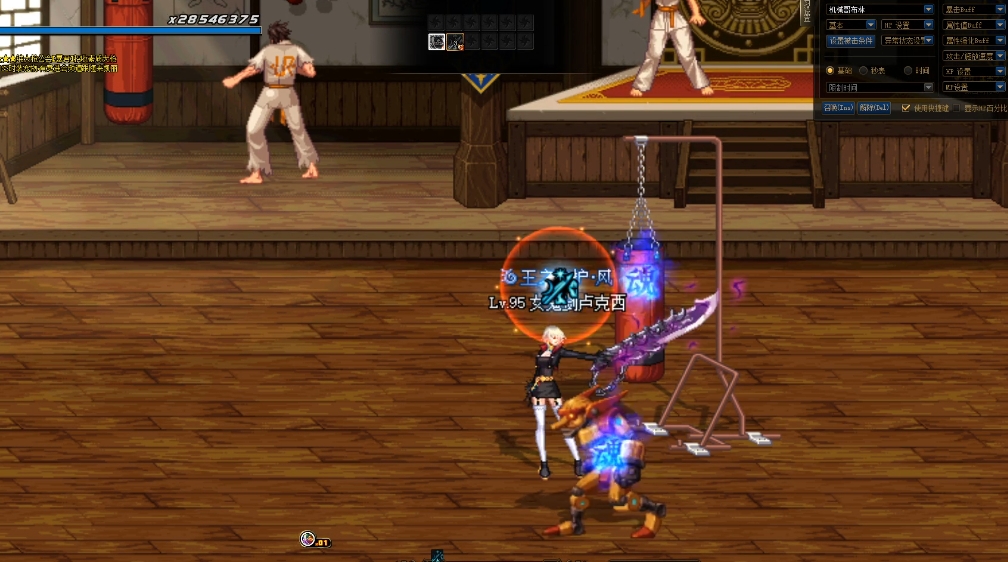This screenshot has width=1008, height=562.
Task: Choose the 秒杀 radio option
Action: (x=863, y=71)
